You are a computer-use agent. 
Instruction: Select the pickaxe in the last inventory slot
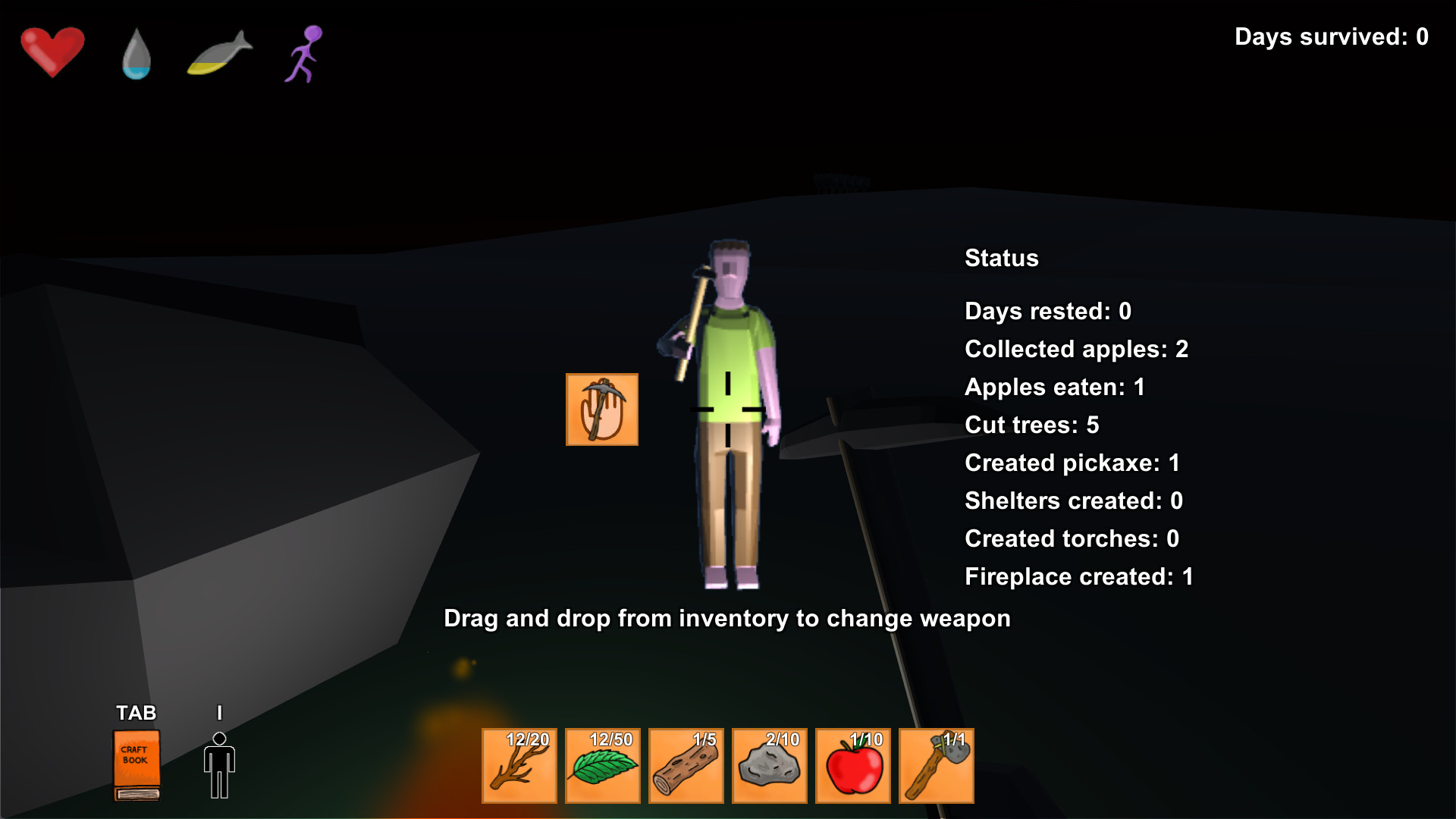pyautogui.click(x=937, y=766)
